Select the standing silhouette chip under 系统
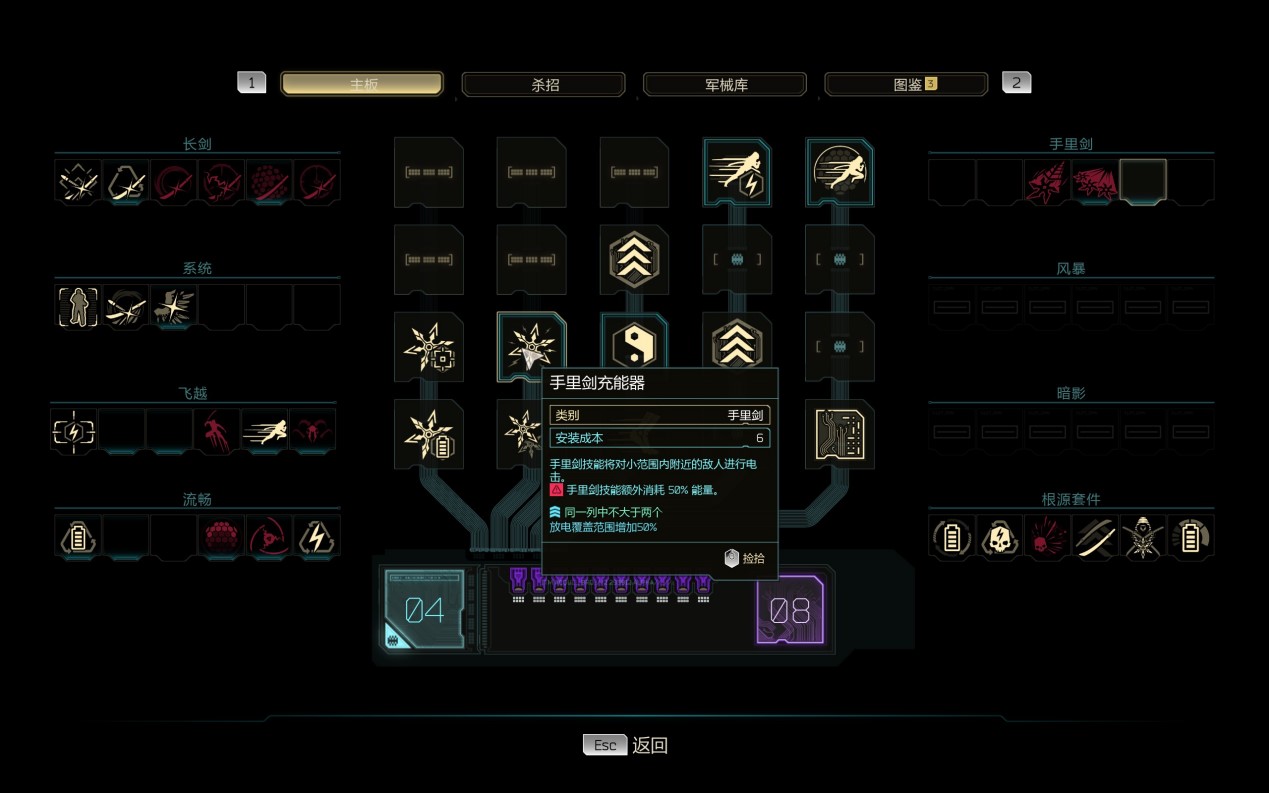The width and height of the screenshot is (1269, 793). [x=78, y=306]
